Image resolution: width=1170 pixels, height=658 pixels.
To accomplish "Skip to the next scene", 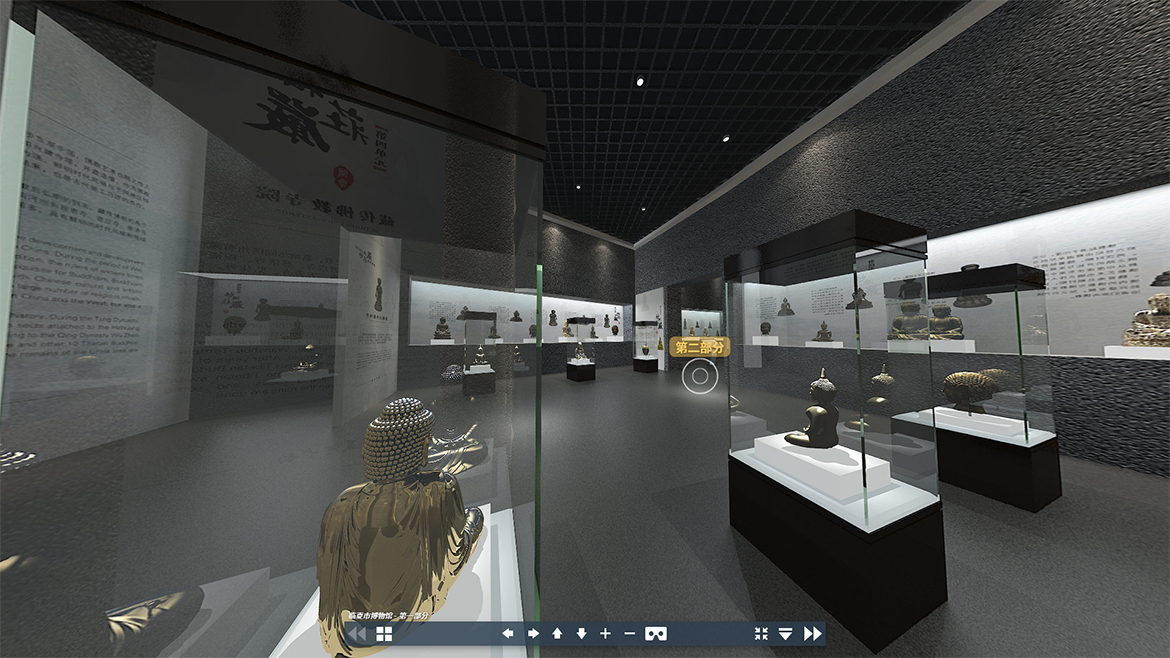I will (812, 633).
